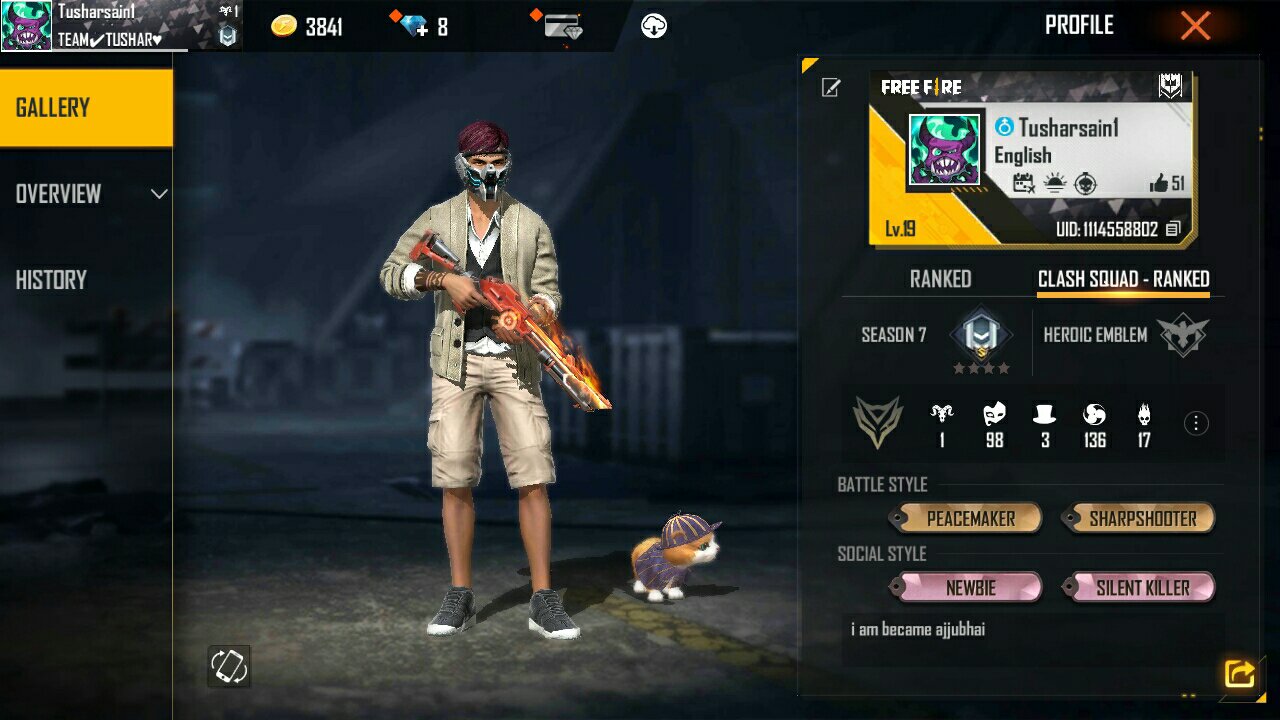Share the profile with the share button
The height and width of the screenshot is (720, 1280).
[1239, 674]
